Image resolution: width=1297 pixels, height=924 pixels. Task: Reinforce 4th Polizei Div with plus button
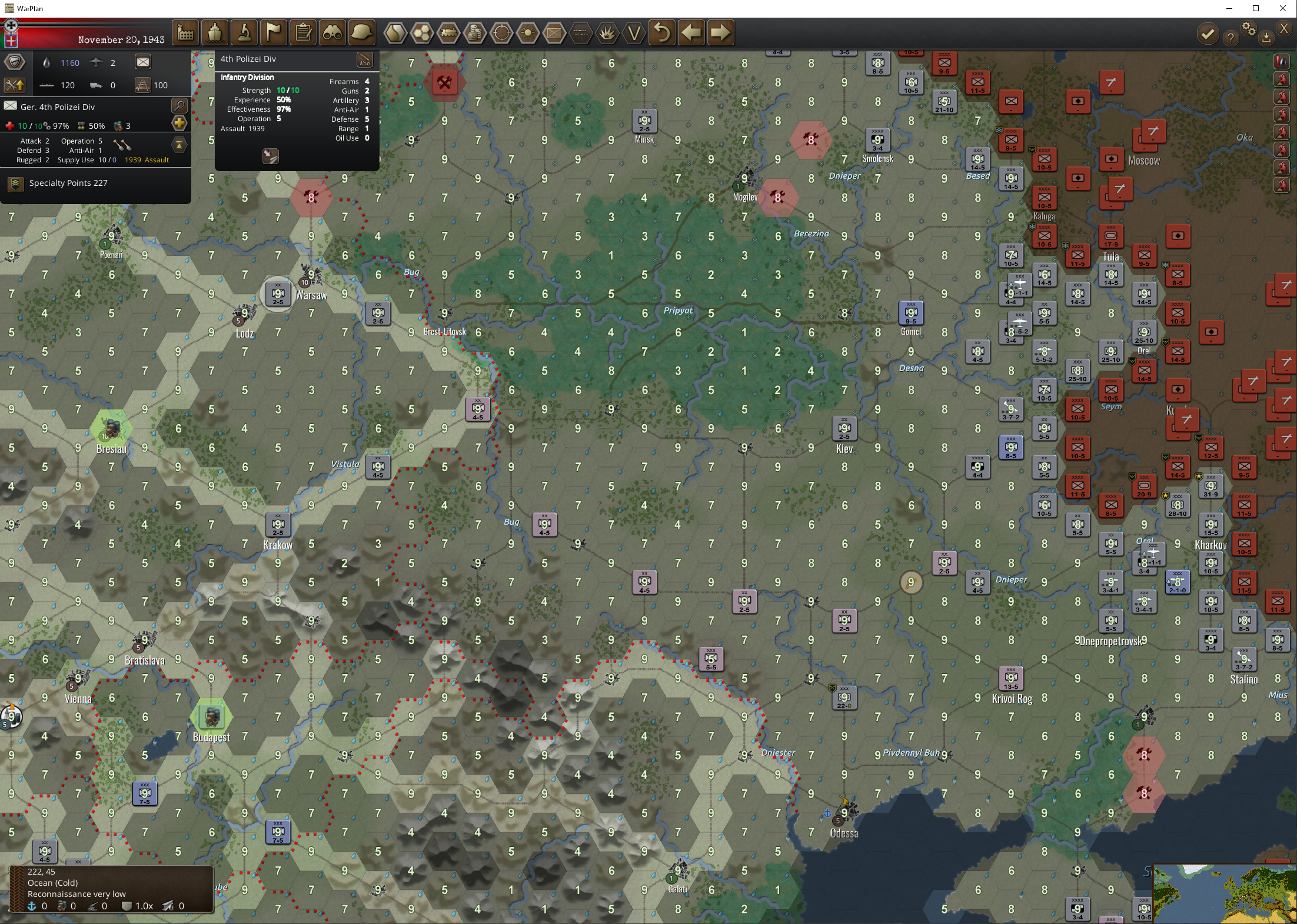coord(179,124)
